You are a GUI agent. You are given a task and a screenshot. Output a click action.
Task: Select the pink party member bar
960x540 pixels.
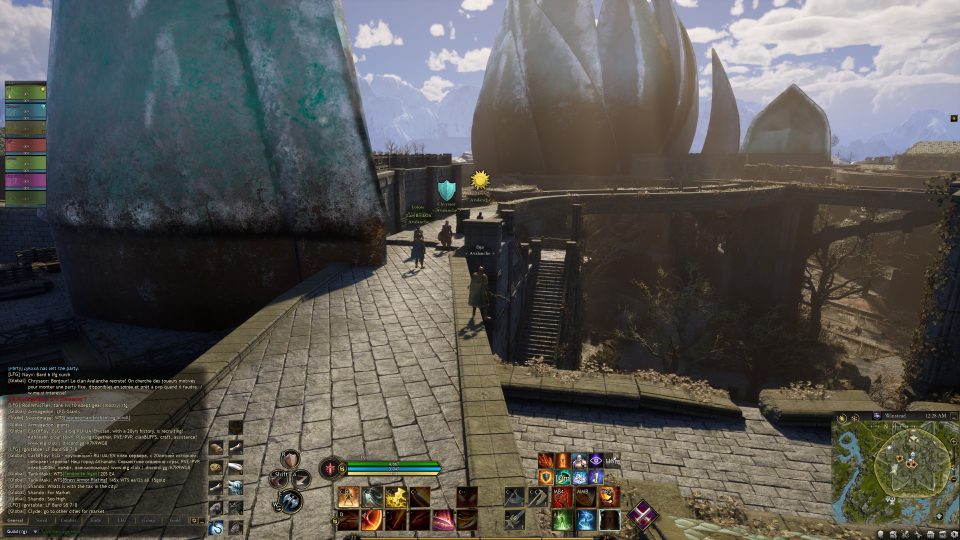click(26, 181)
